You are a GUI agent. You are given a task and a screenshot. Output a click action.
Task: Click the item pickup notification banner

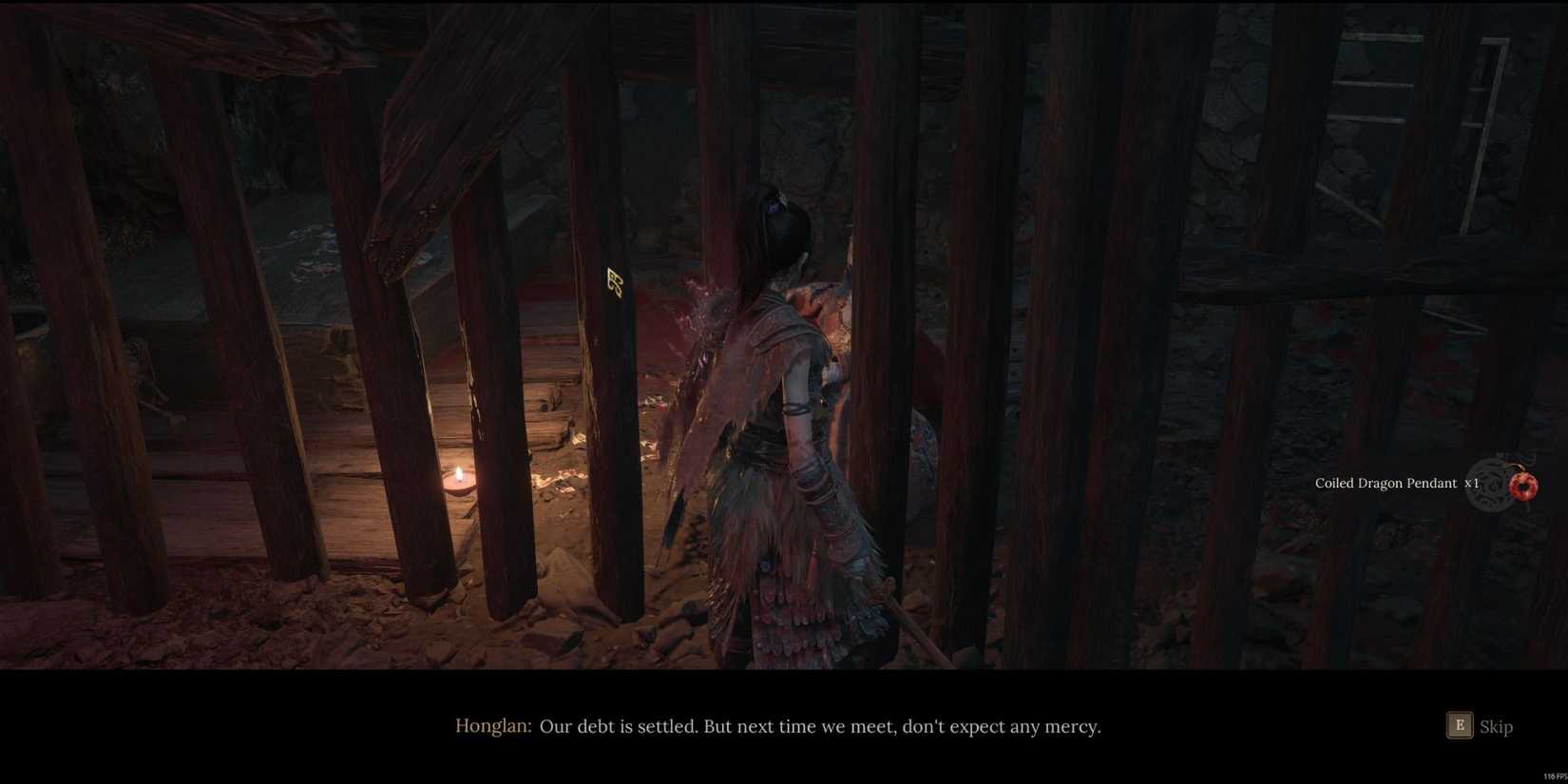1425,485
